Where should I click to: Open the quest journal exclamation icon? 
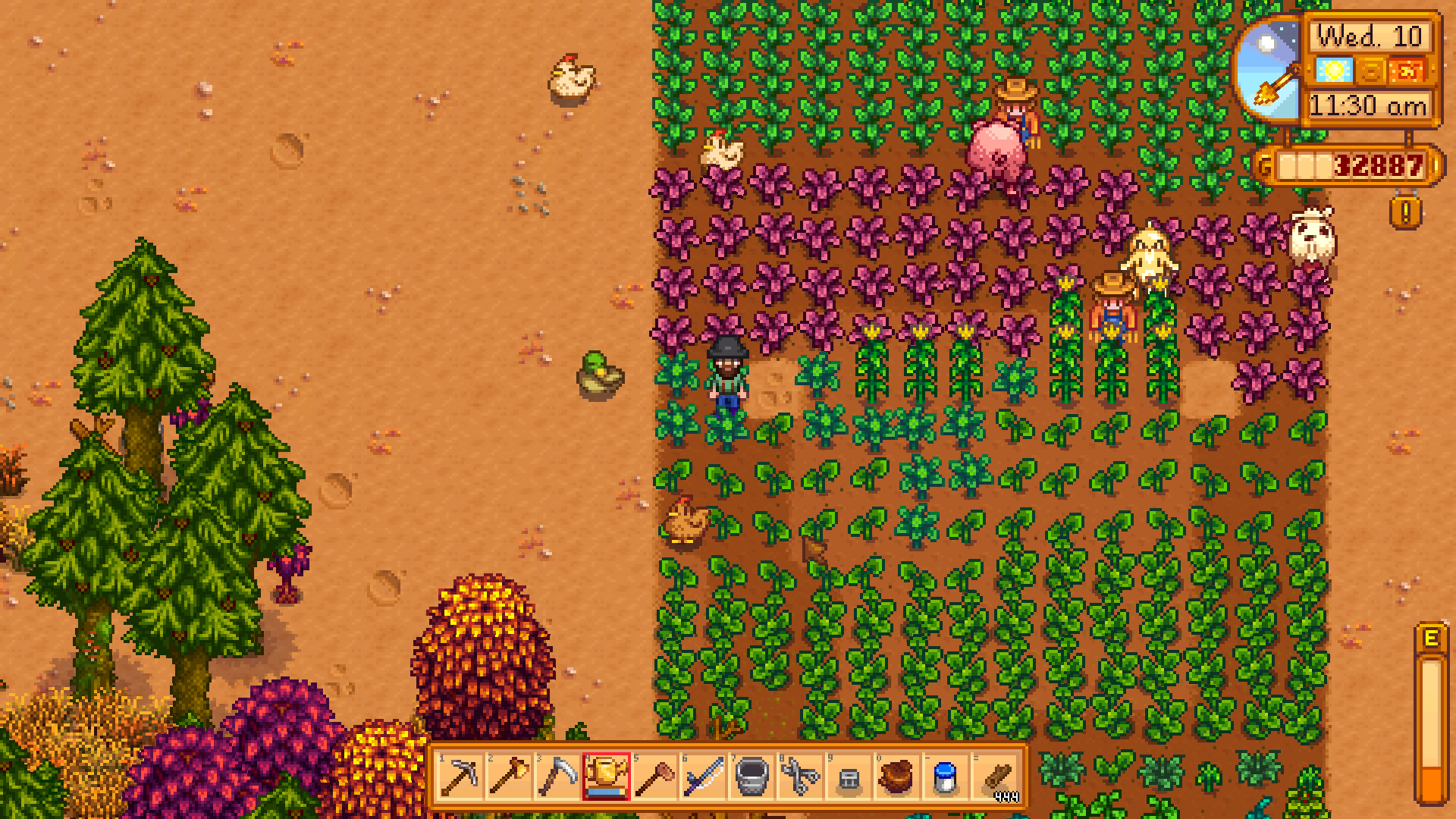pos(1405,213)
